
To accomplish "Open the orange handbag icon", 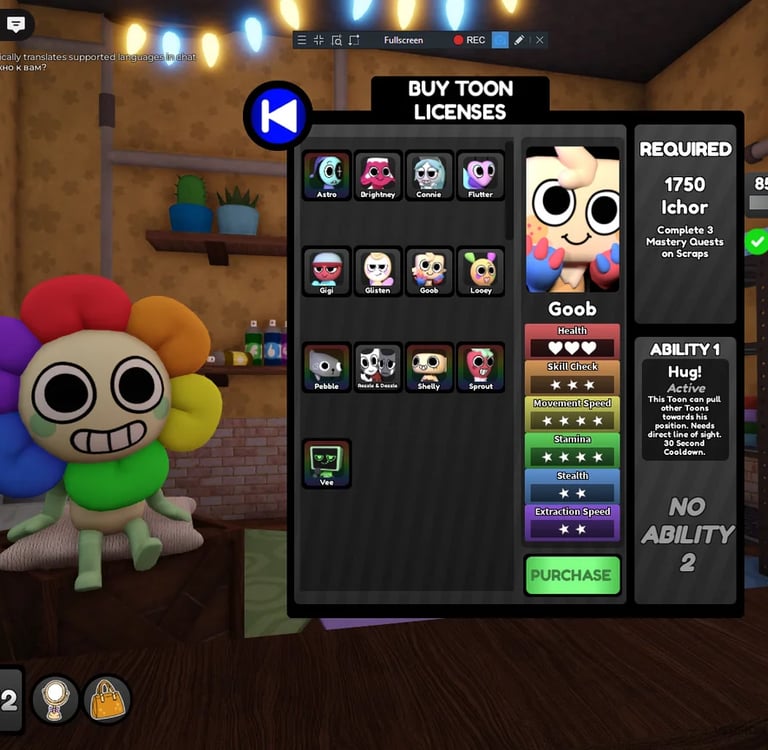I will point(107,700).
